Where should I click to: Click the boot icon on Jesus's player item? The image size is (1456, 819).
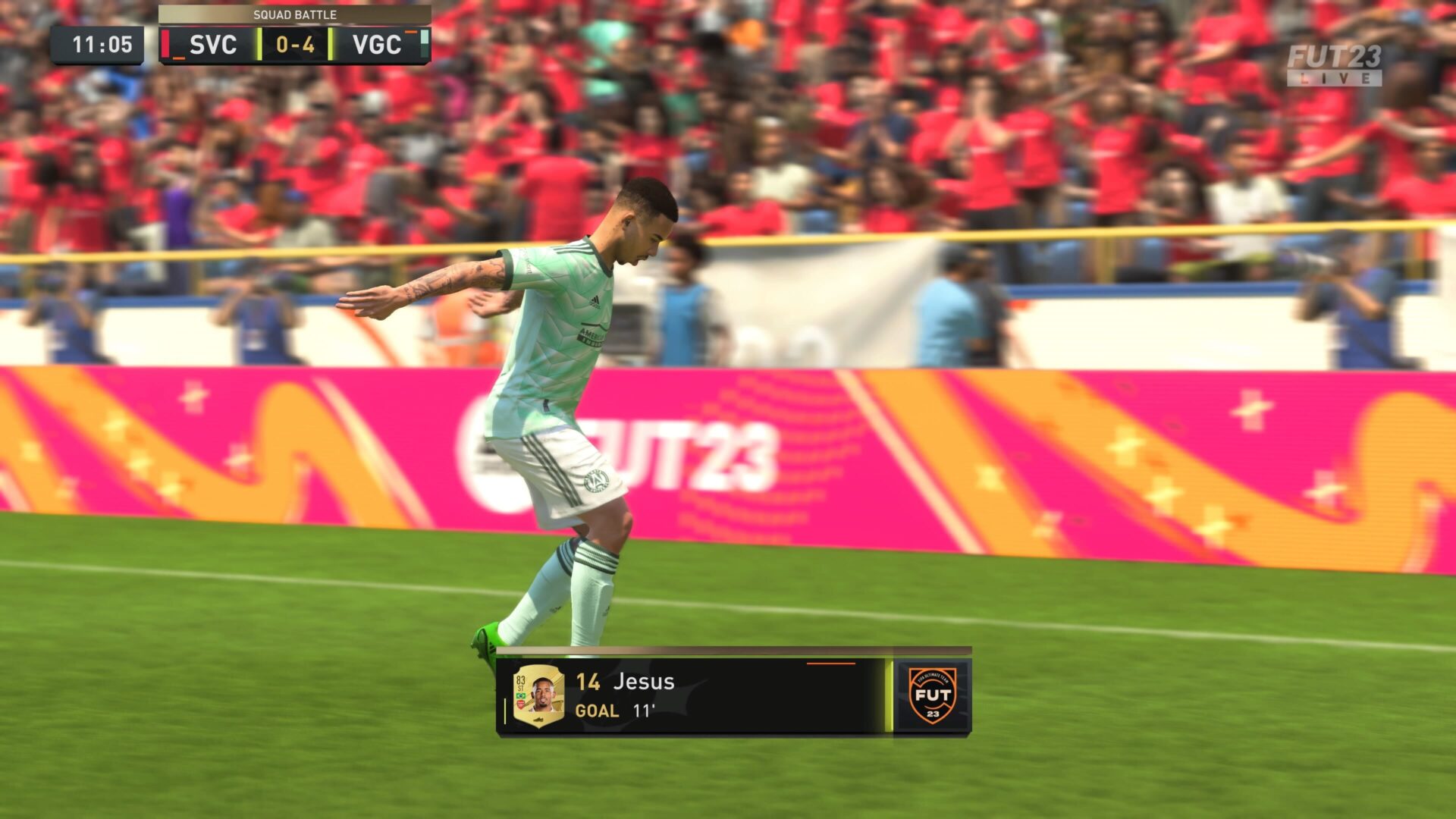click(x=538, y=717)
